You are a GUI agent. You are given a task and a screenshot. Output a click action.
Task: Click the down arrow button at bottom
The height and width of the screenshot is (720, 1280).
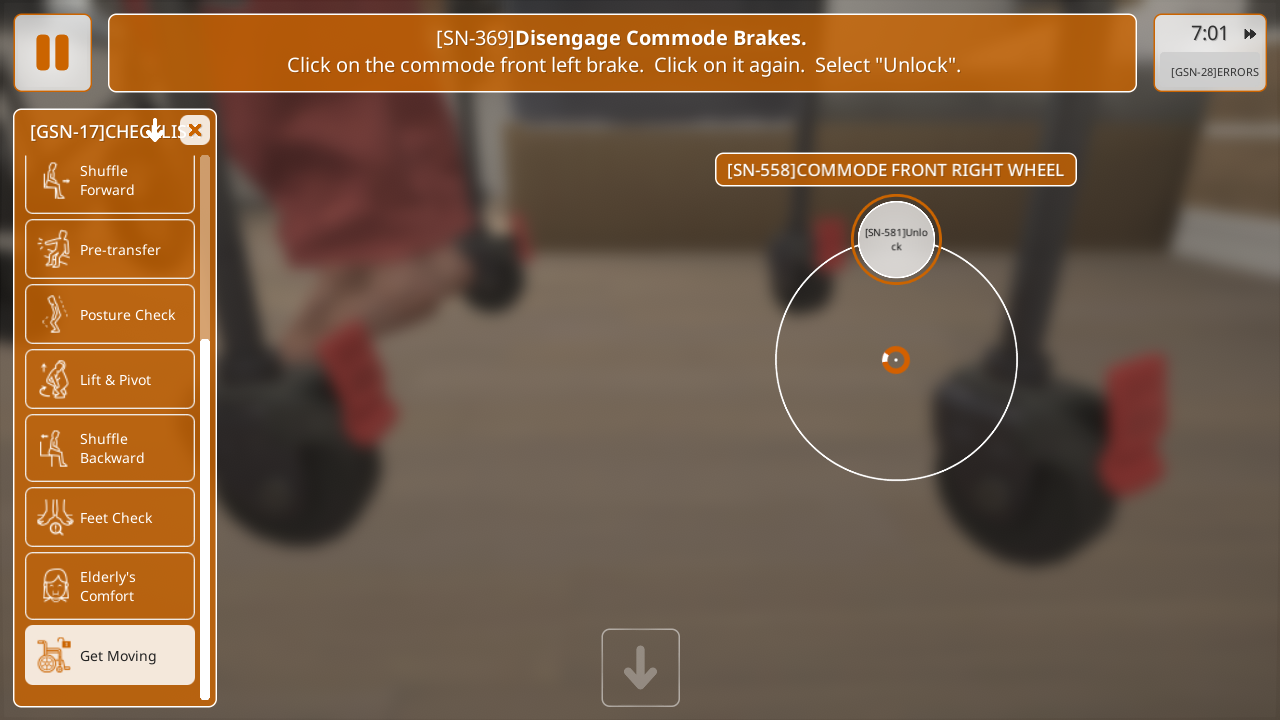[640, 668]
